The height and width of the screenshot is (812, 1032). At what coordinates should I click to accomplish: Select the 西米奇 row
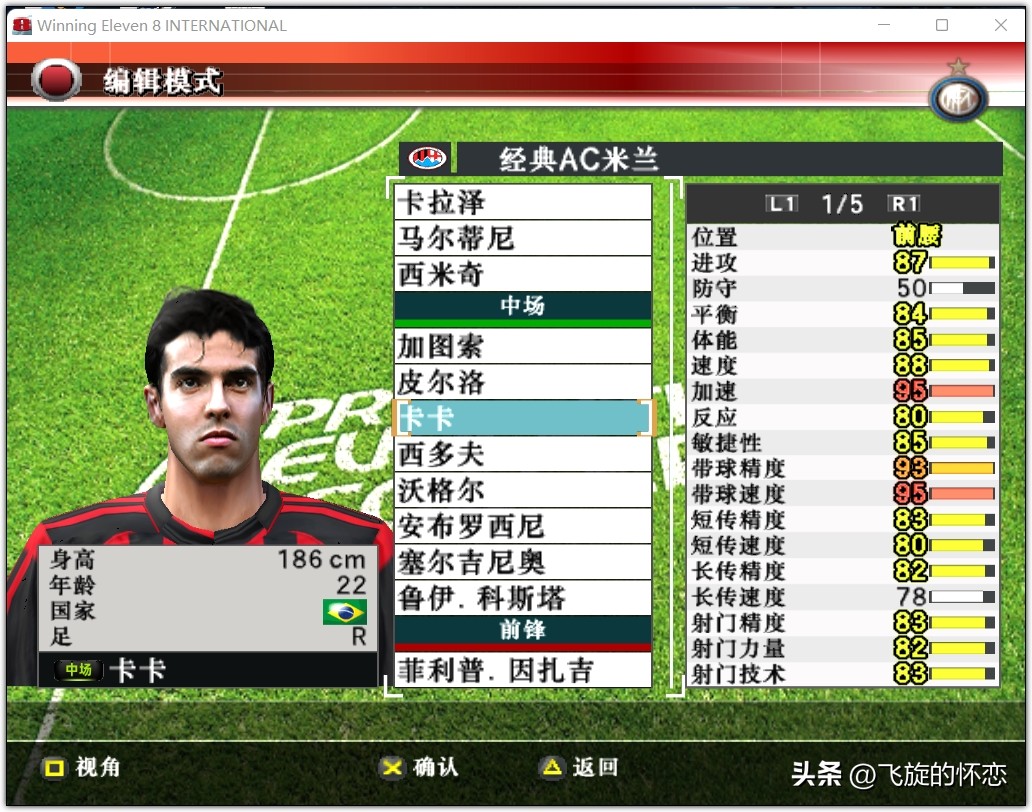point(522,274)
